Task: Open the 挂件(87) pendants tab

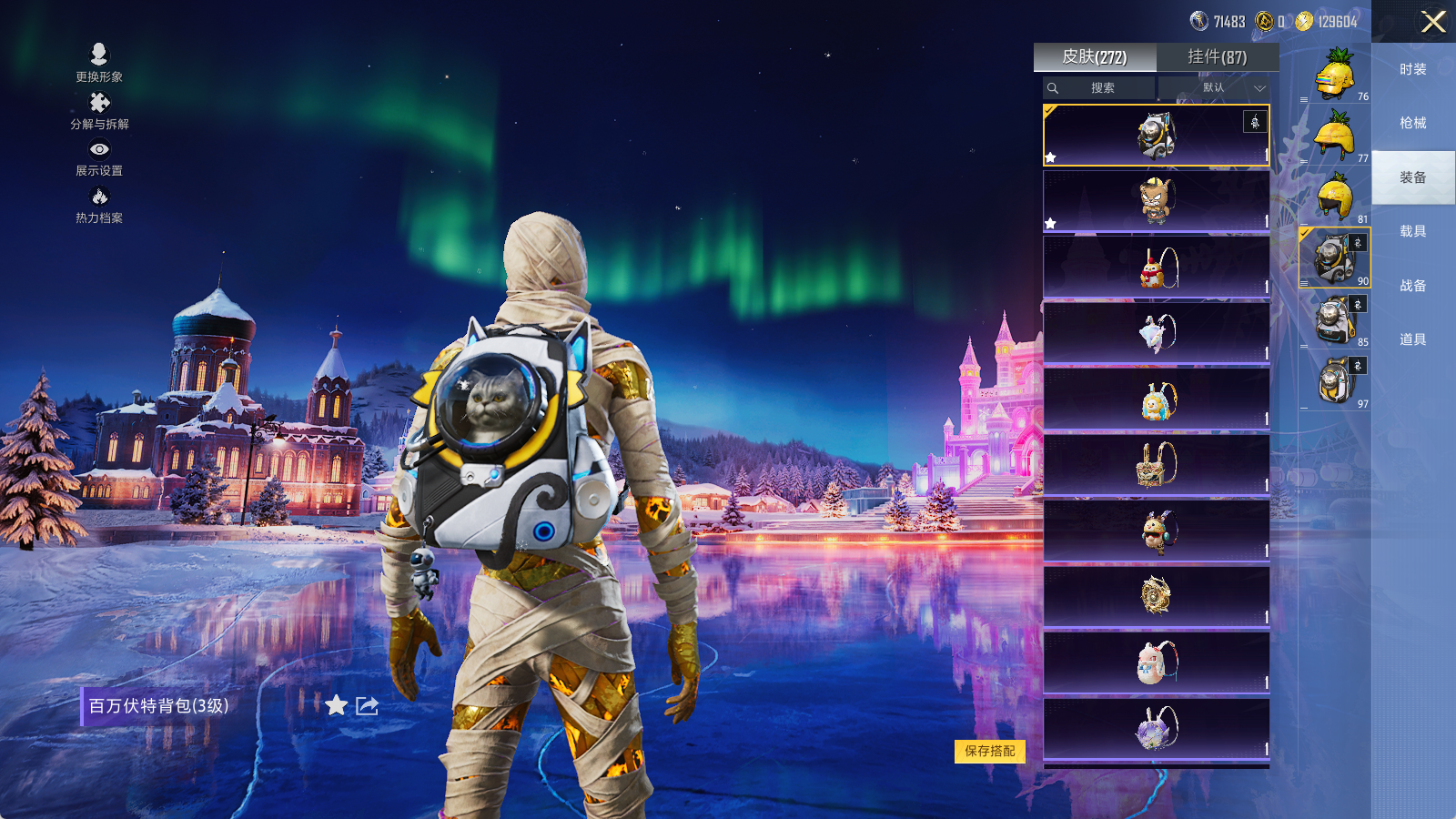Action: point(1217,57)
